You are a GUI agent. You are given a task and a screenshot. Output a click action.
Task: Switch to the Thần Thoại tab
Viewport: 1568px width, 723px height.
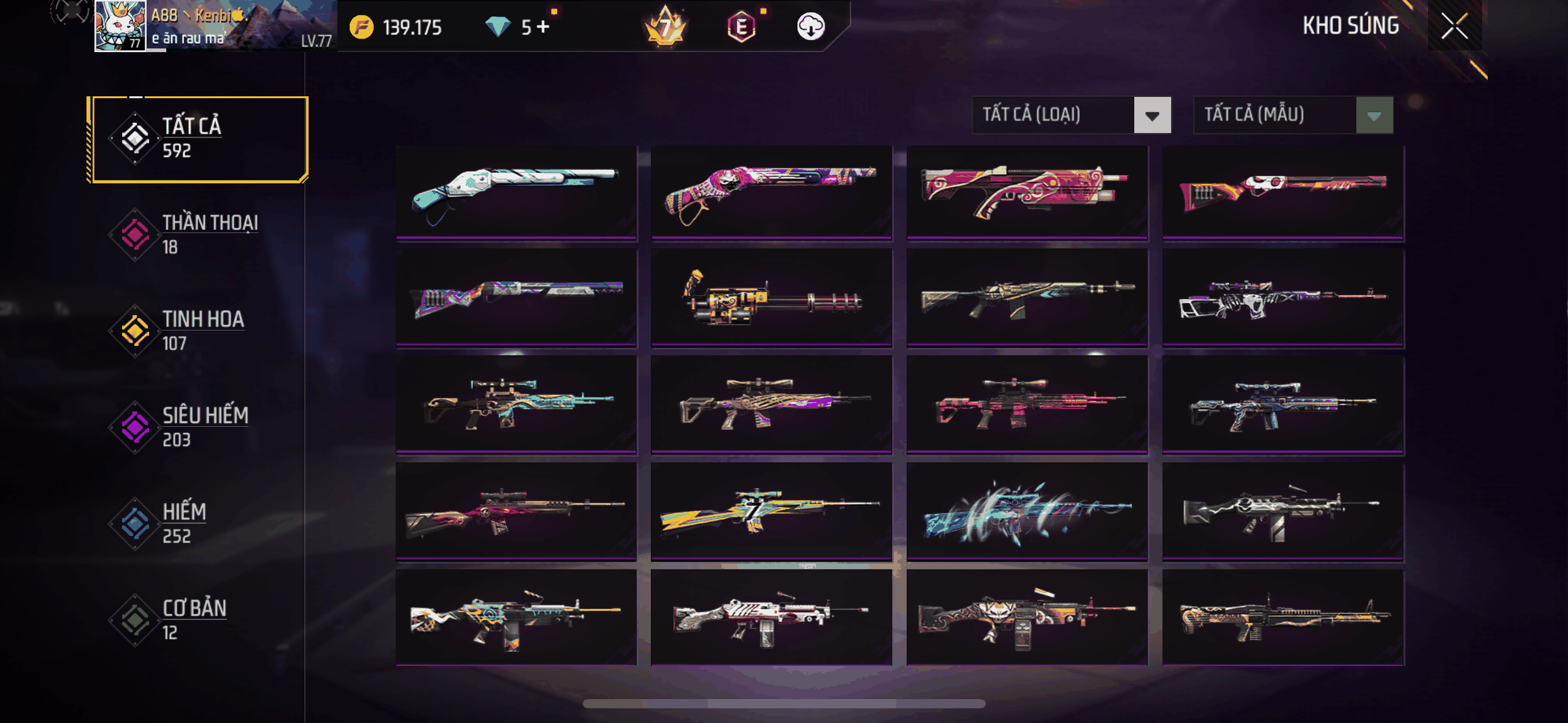click(x=198, y=235)
